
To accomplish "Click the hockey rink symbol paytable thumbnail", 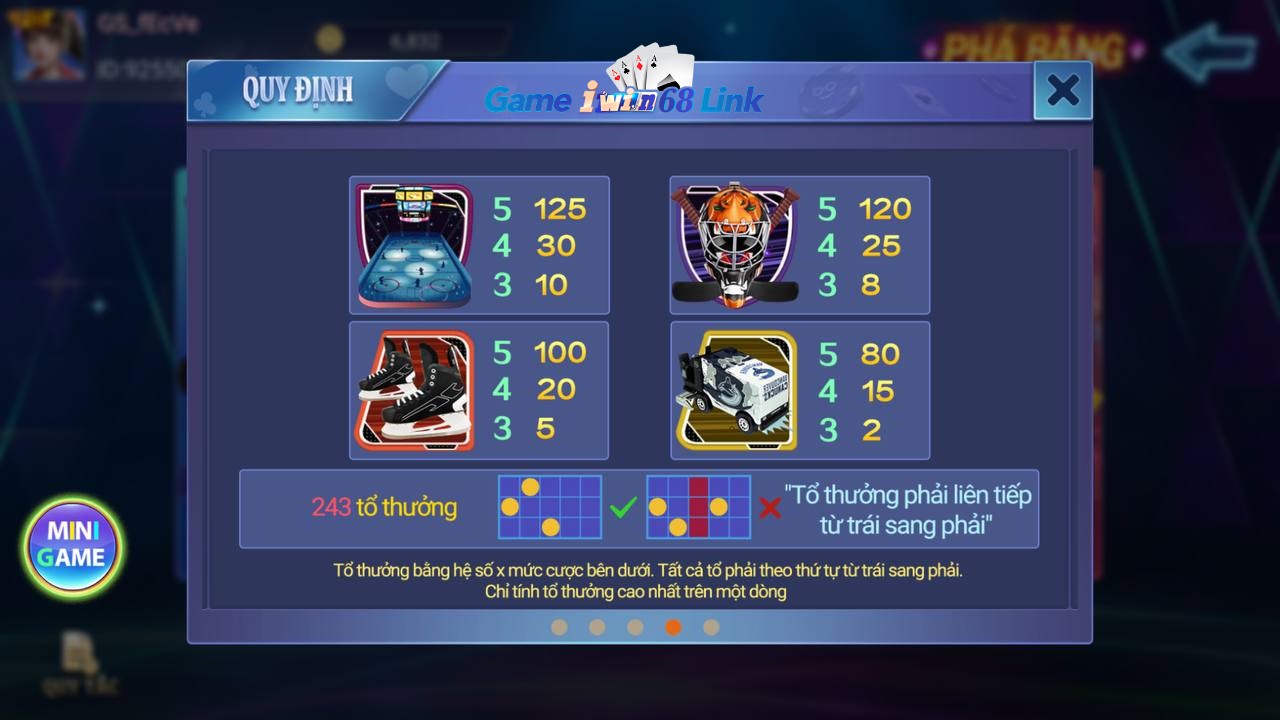I will pos(413,245).
